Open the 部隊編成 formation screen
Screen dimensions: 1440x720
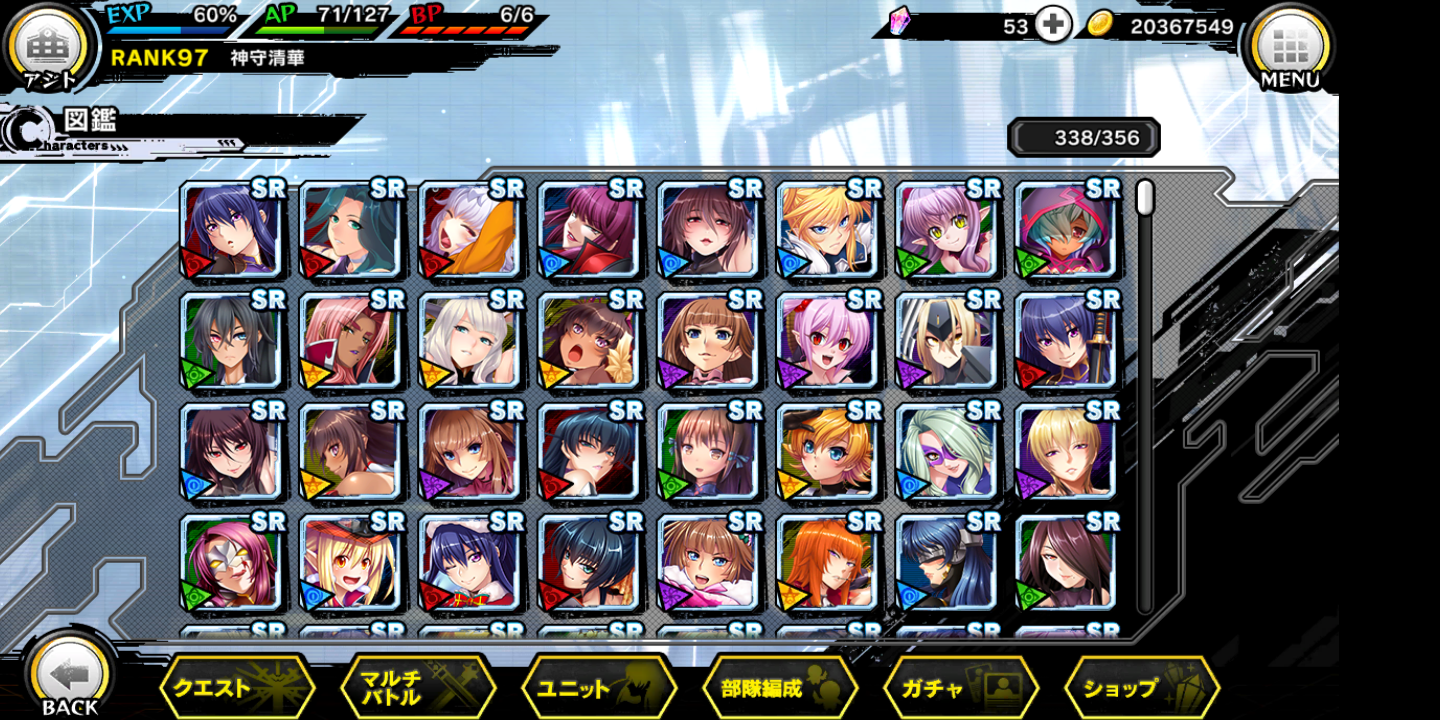780,686
